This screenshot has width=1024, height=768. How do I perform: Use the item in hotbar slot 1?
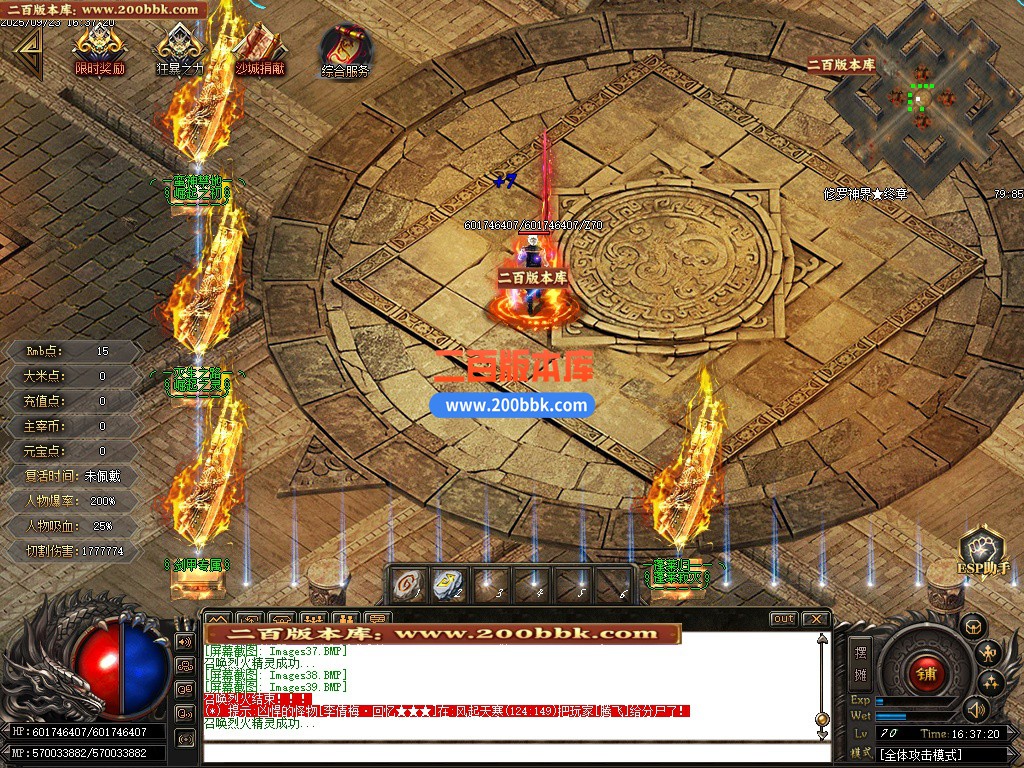coord(406,583)
